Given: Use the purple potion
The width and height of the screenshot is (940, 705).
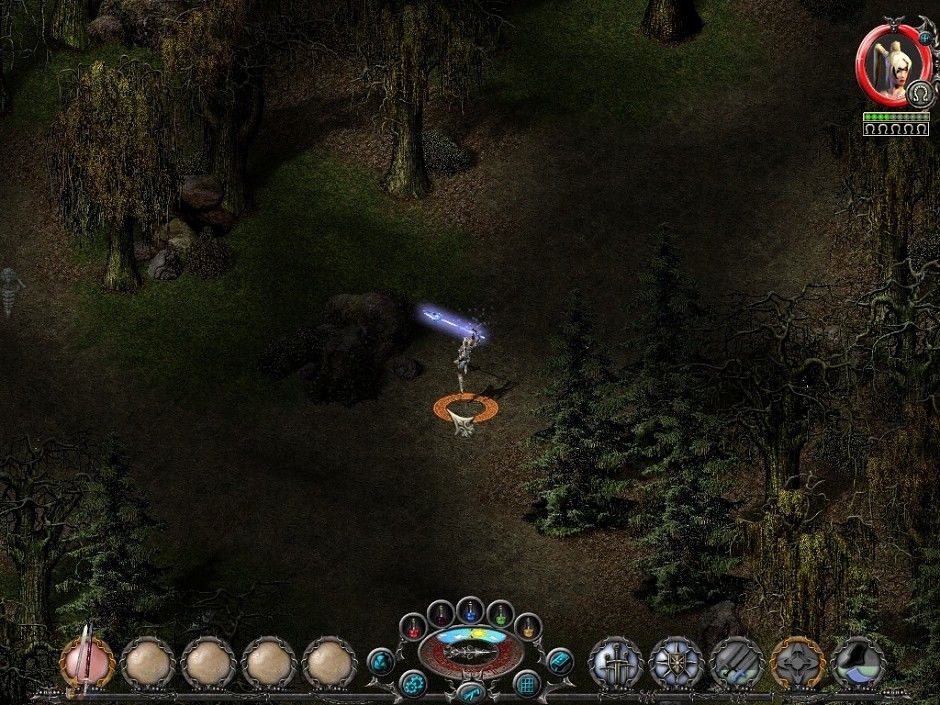Looking at the screenshot, I should [440, 613].
